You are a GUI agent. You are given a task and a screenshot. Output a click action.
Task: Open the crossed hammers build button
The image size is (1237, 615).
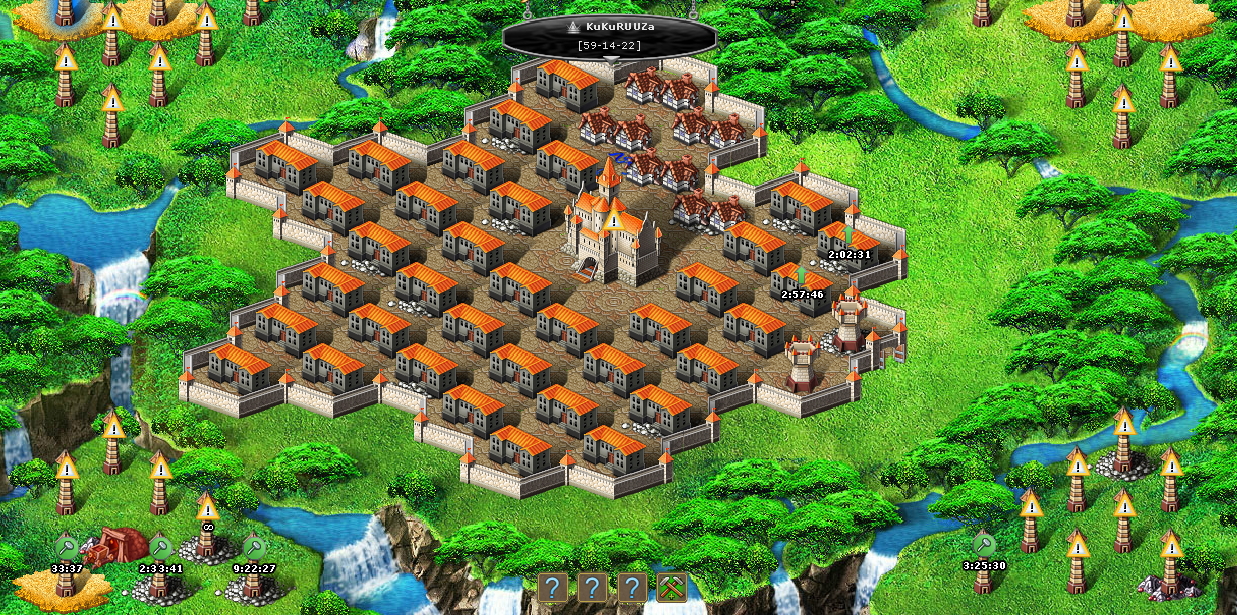point(672,587)
